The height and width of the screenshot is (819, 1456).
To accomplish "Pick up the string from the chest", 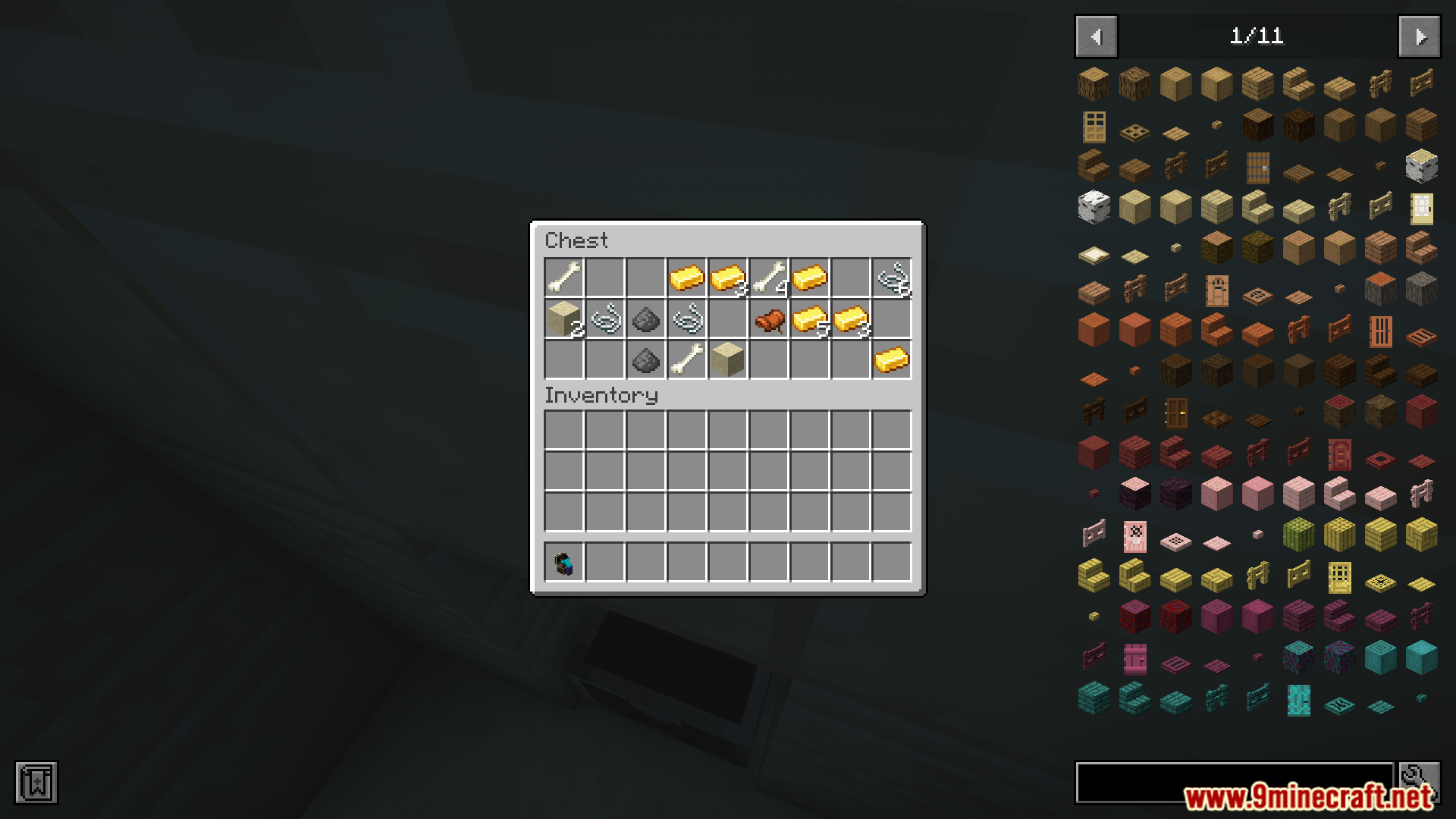I will [x=604, y=319].
